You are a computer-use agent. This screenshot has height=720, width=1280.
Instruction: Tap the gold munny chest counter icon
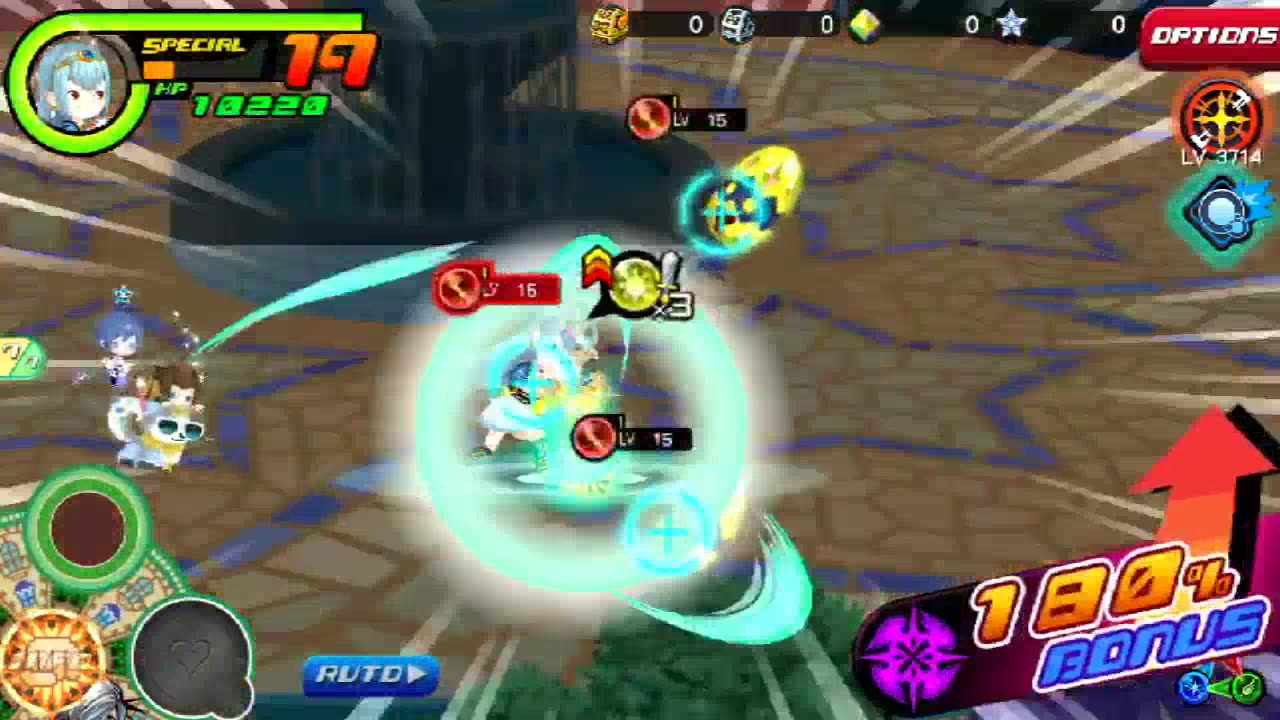point(610,22)
